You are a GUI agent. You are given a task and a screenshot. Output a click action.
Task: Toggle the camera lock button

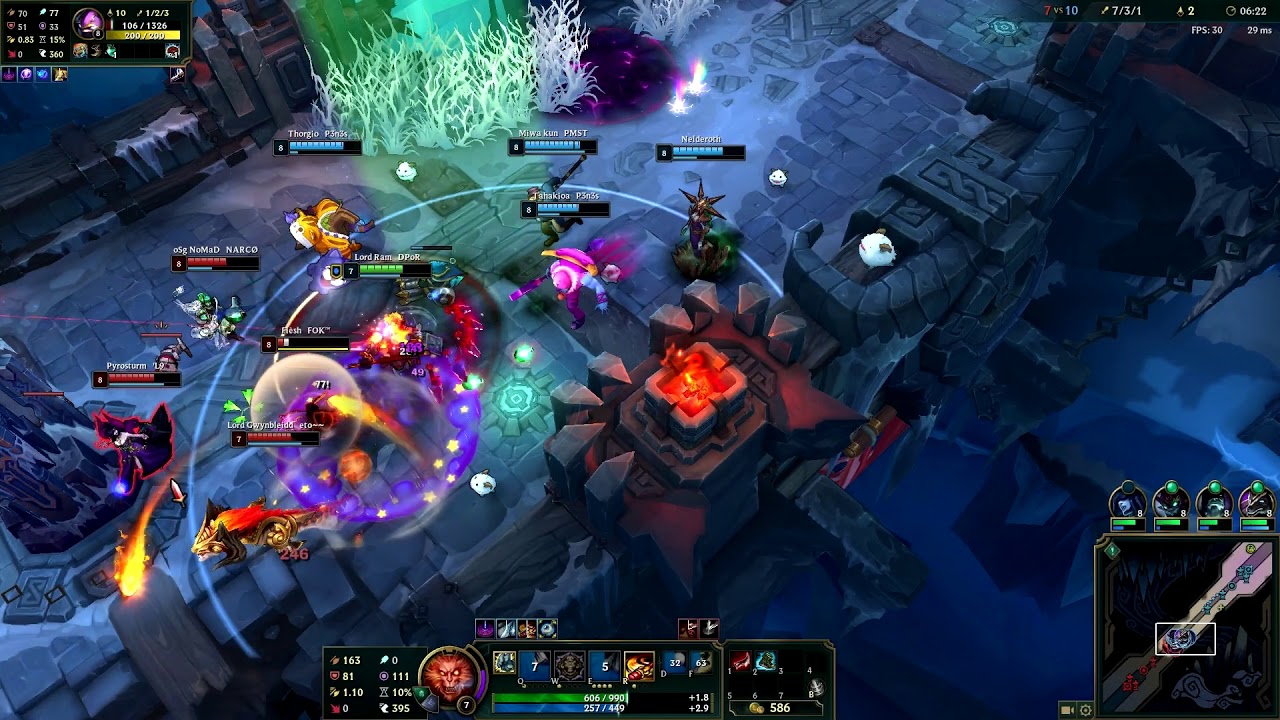1067,710
